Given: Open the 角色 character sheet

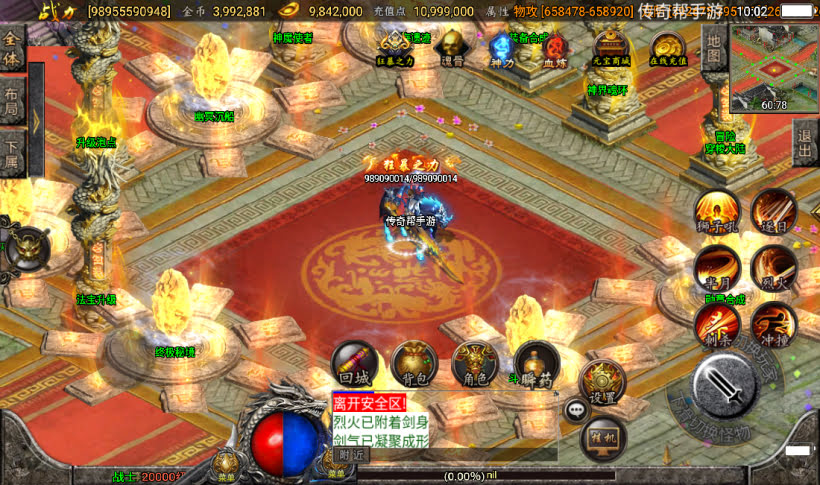Looking at the screenshot, I should 475,364.
